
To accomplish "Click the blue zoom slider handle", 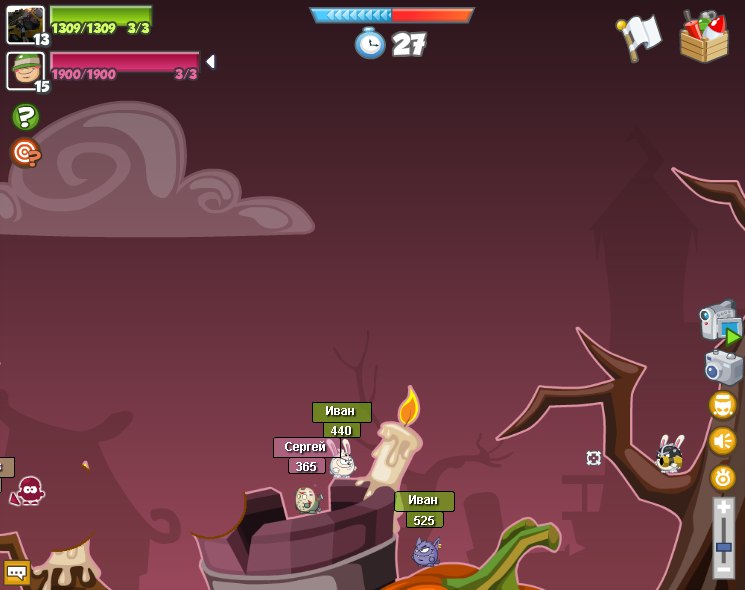I will [724, 547].
